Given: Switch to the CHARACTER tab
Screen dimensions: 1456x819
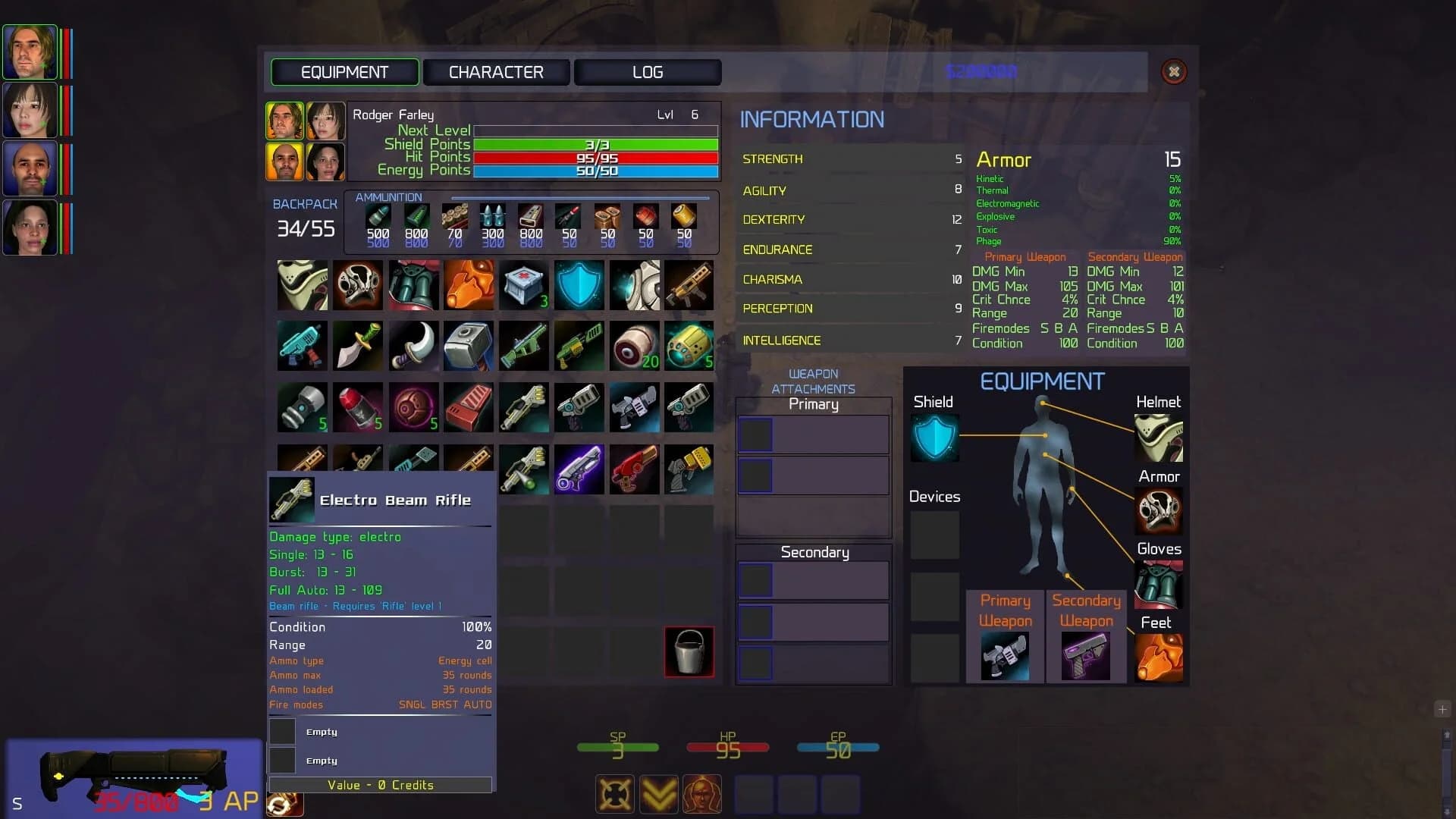Looking at the screenshot, I should (x=497, y=72).
